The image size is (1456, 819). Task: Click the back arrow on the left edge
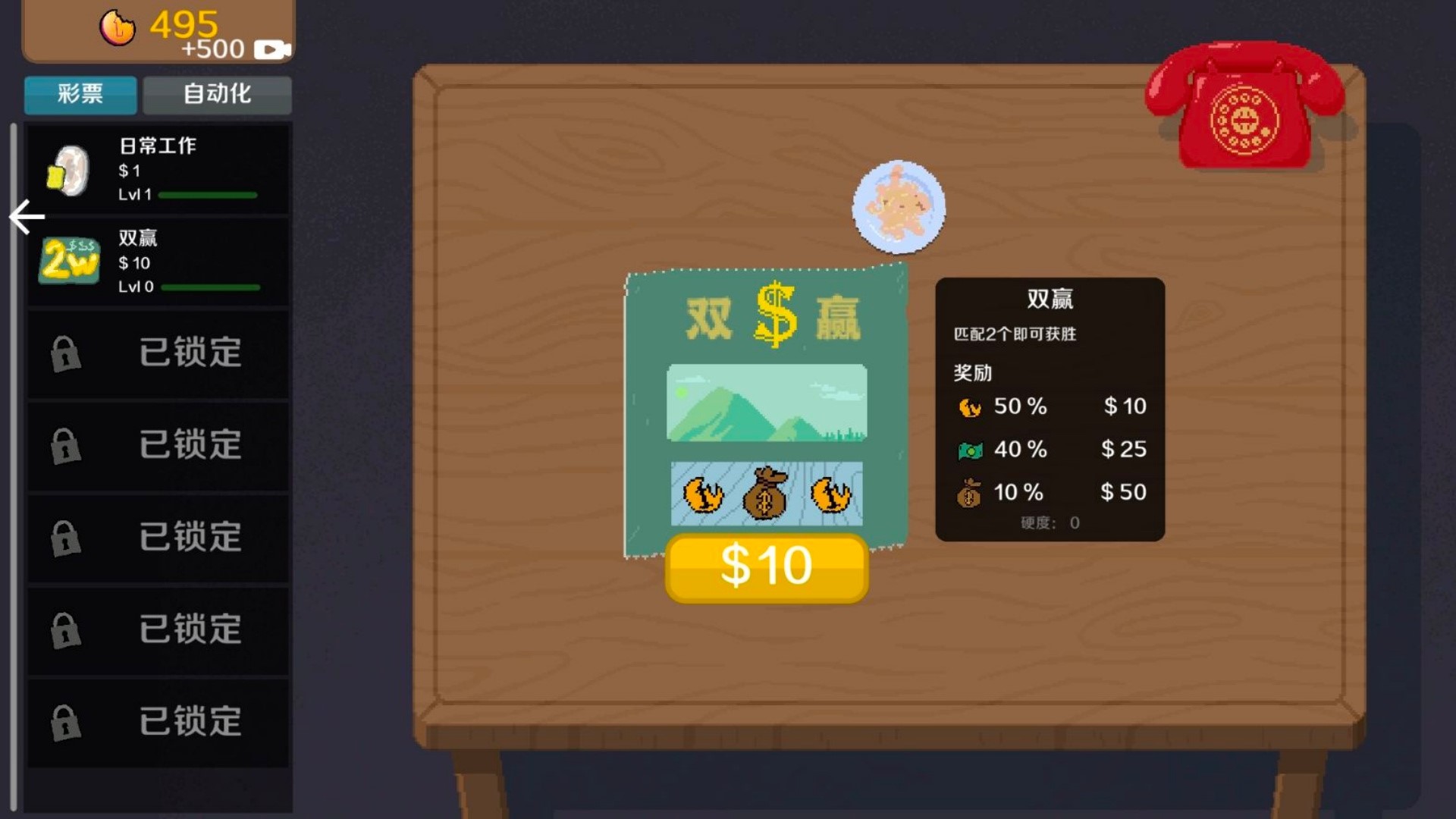coord(25,216)
